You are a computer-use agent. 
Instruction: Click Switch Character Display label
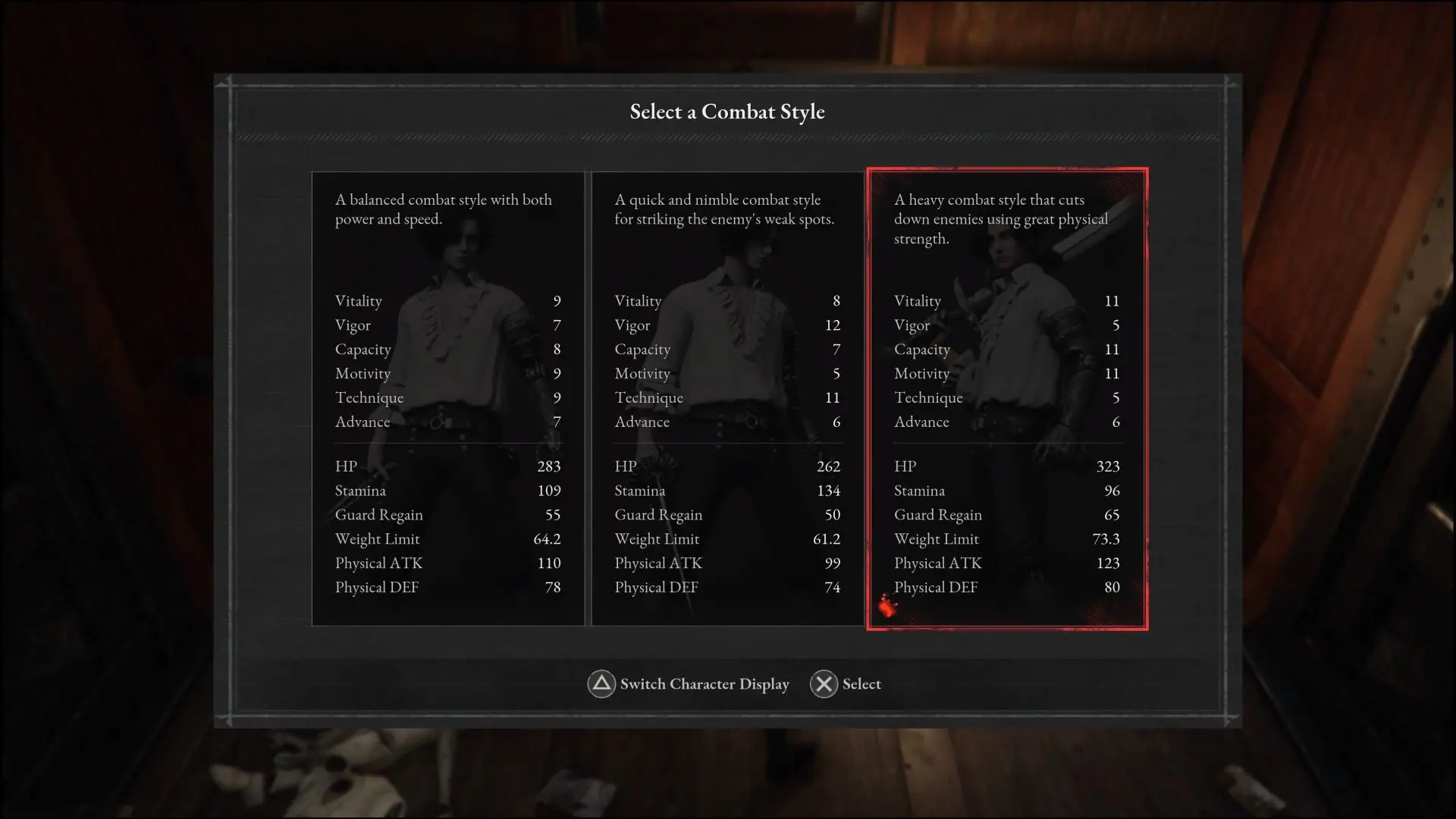(704, 684)
